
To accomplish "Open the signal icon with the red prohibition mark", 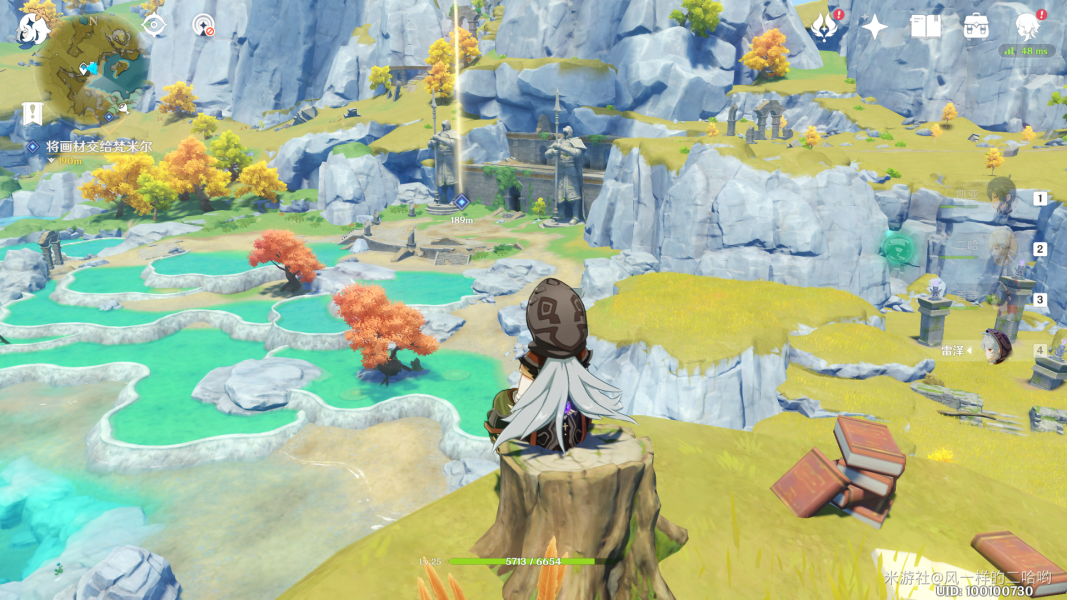I will 204,25.
